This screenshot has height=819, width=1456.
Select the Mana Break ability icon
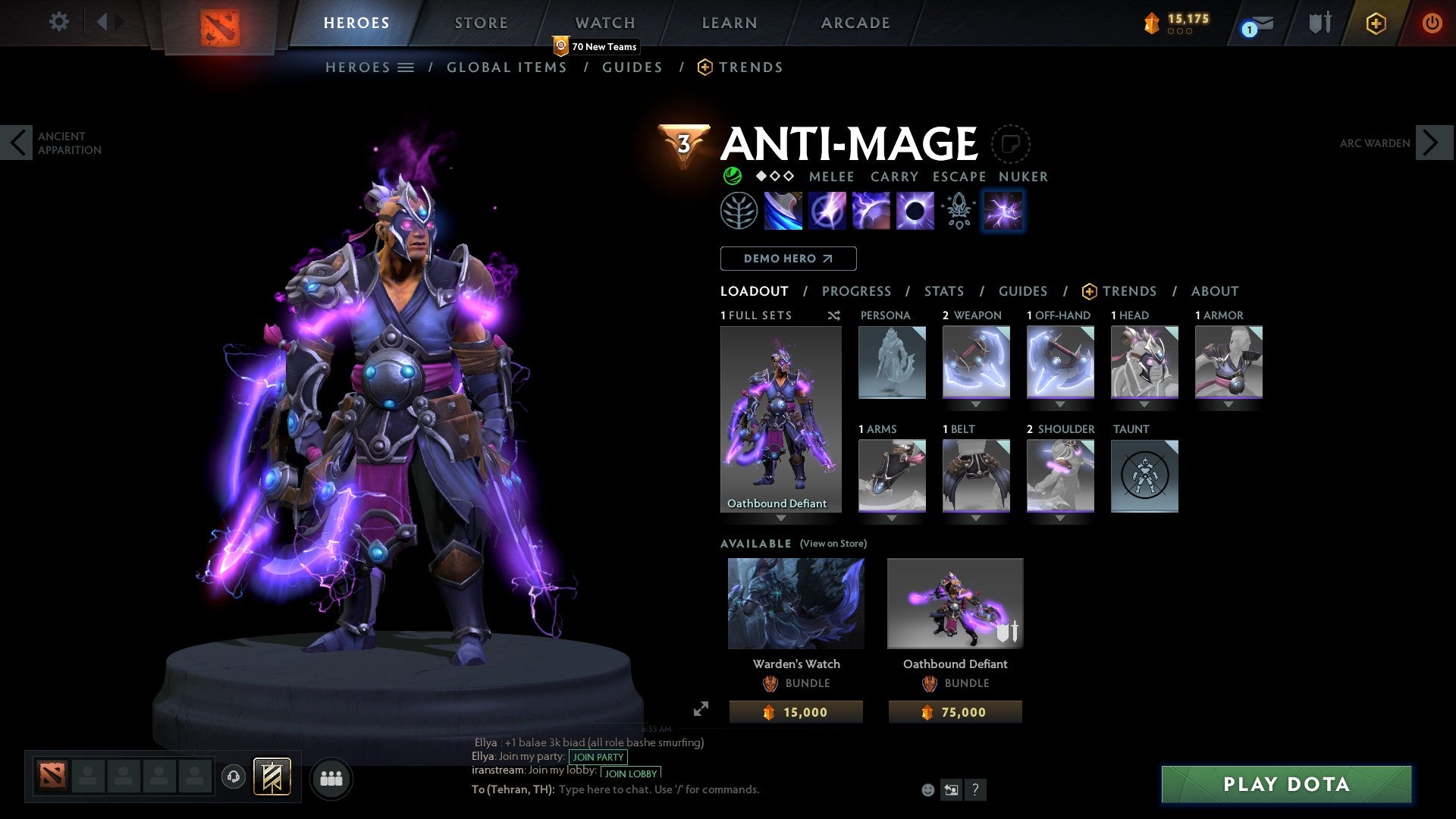pyautogui.click(x=785, y=210)
